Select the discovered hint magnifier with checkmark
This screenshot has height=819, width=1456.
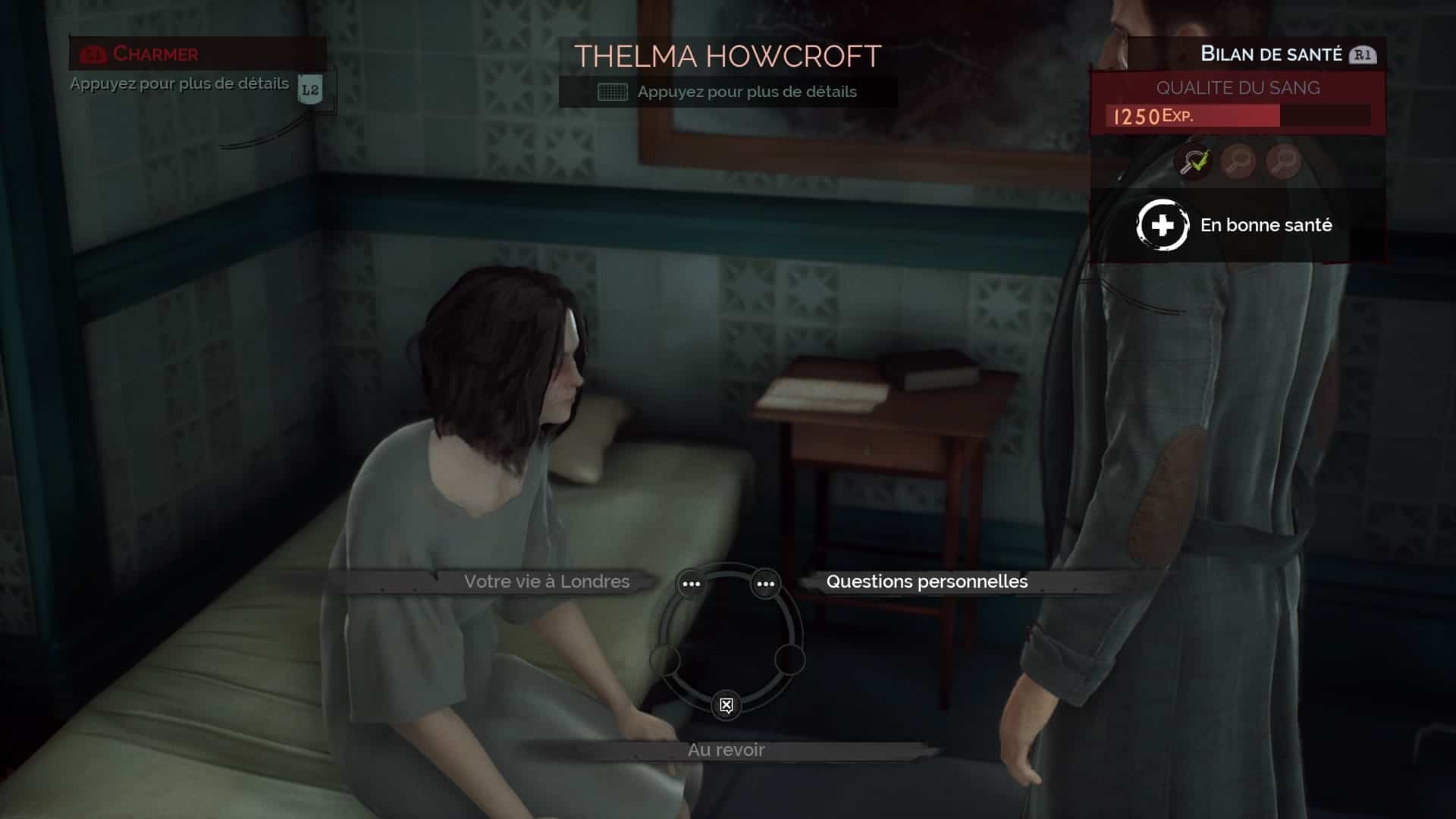click(x=1193, y=162)
